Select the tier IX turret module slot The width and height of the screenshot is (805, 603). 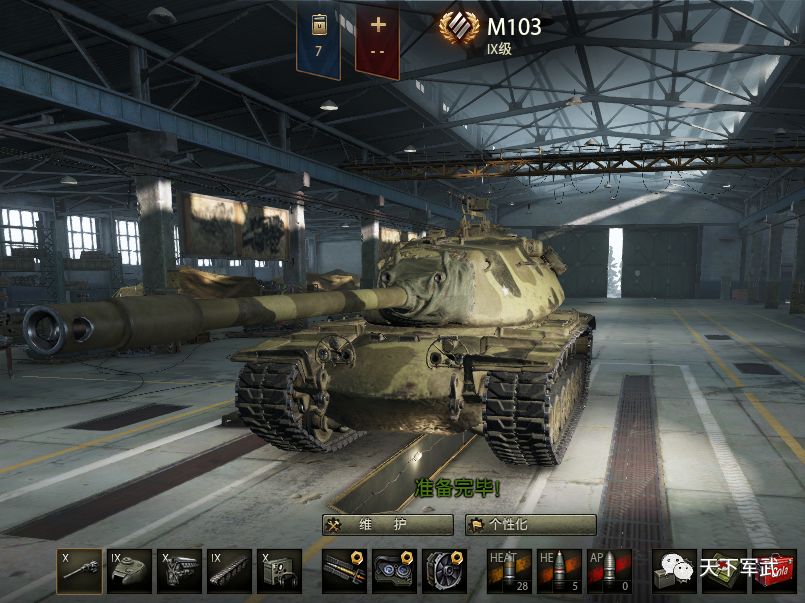click(129, 571)
